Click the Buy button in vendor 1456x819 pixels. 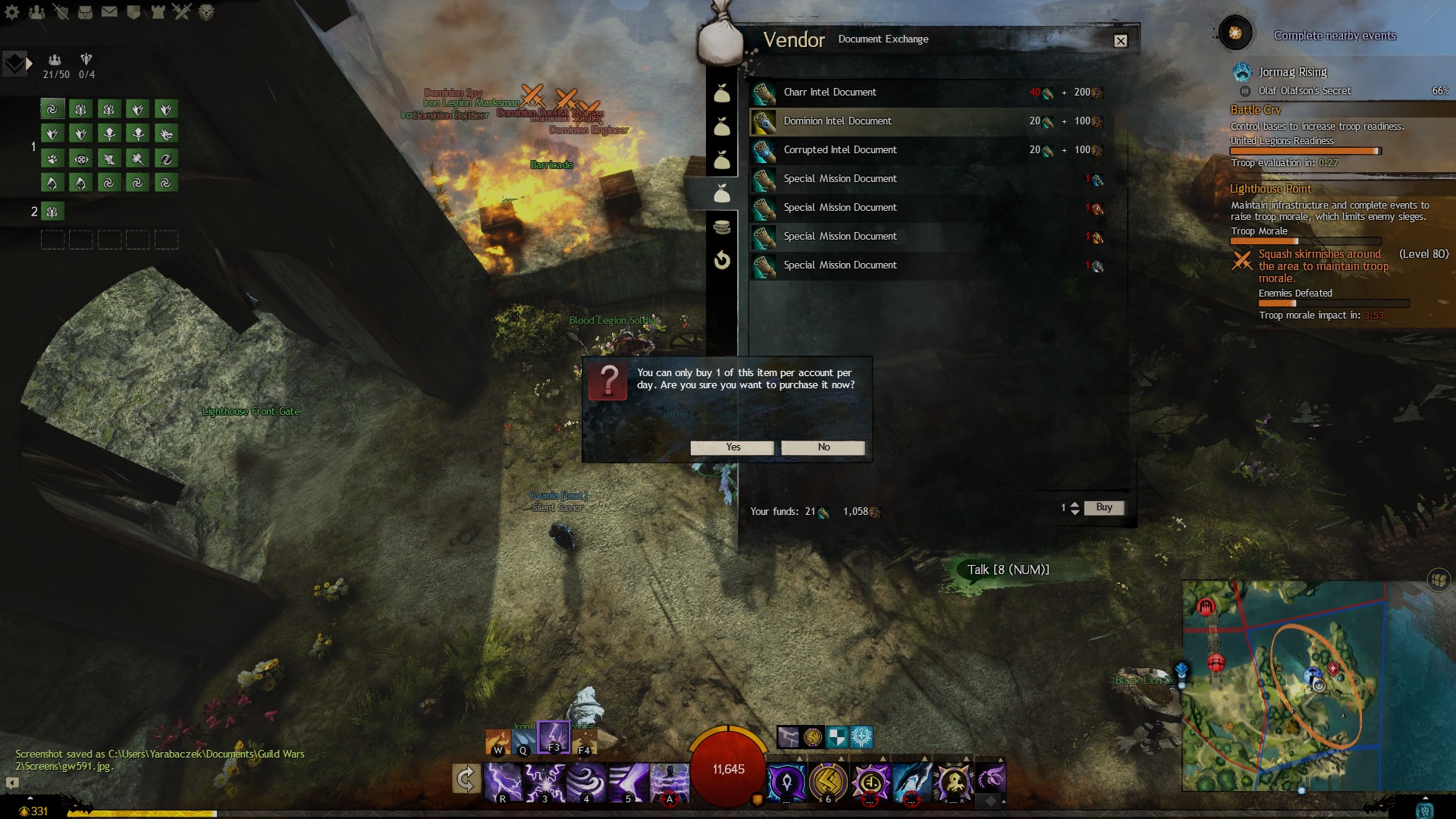pos(1103,507)
